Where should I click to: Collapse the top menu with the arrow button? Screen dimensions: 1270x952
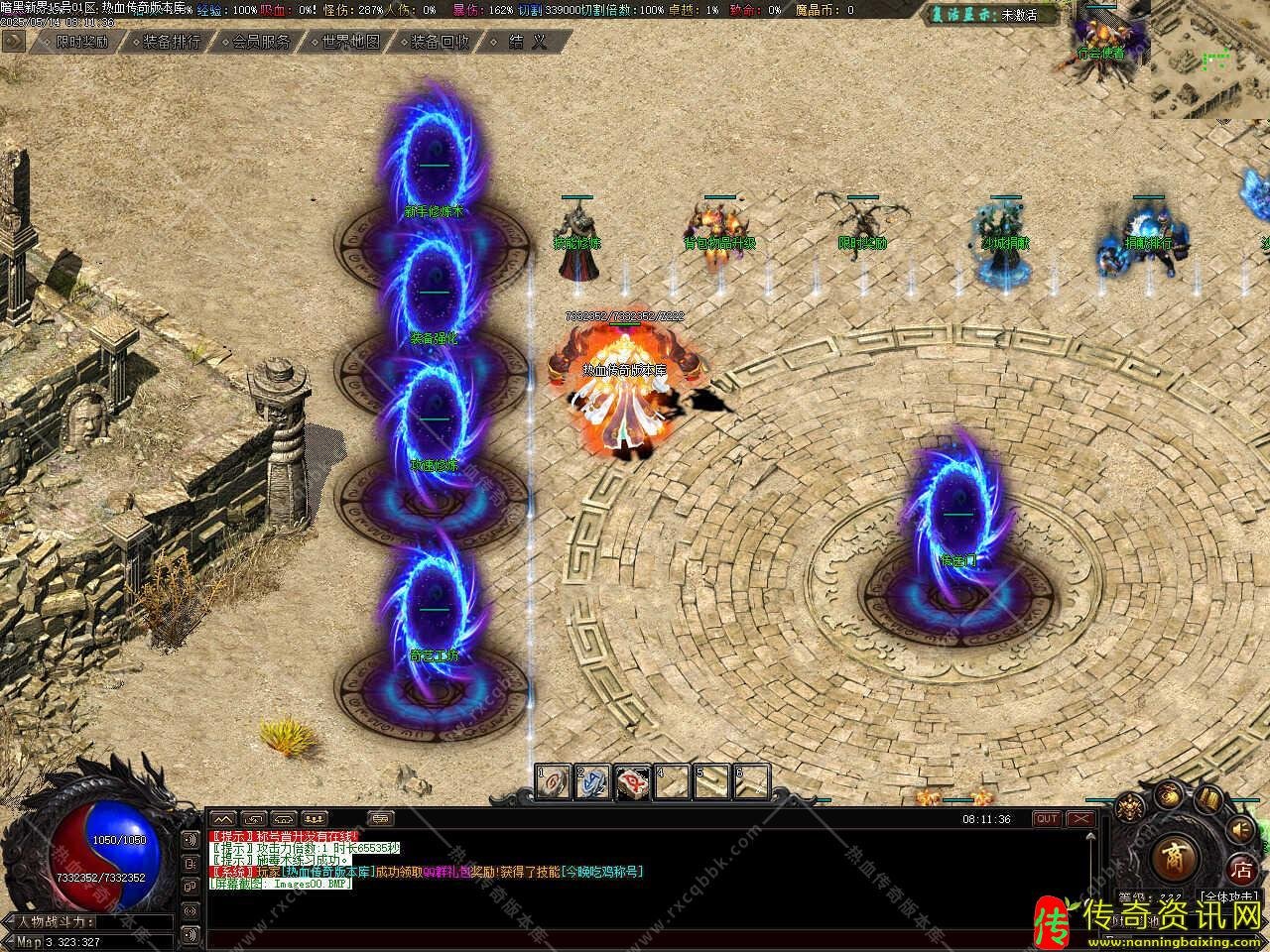coord(14,41)
